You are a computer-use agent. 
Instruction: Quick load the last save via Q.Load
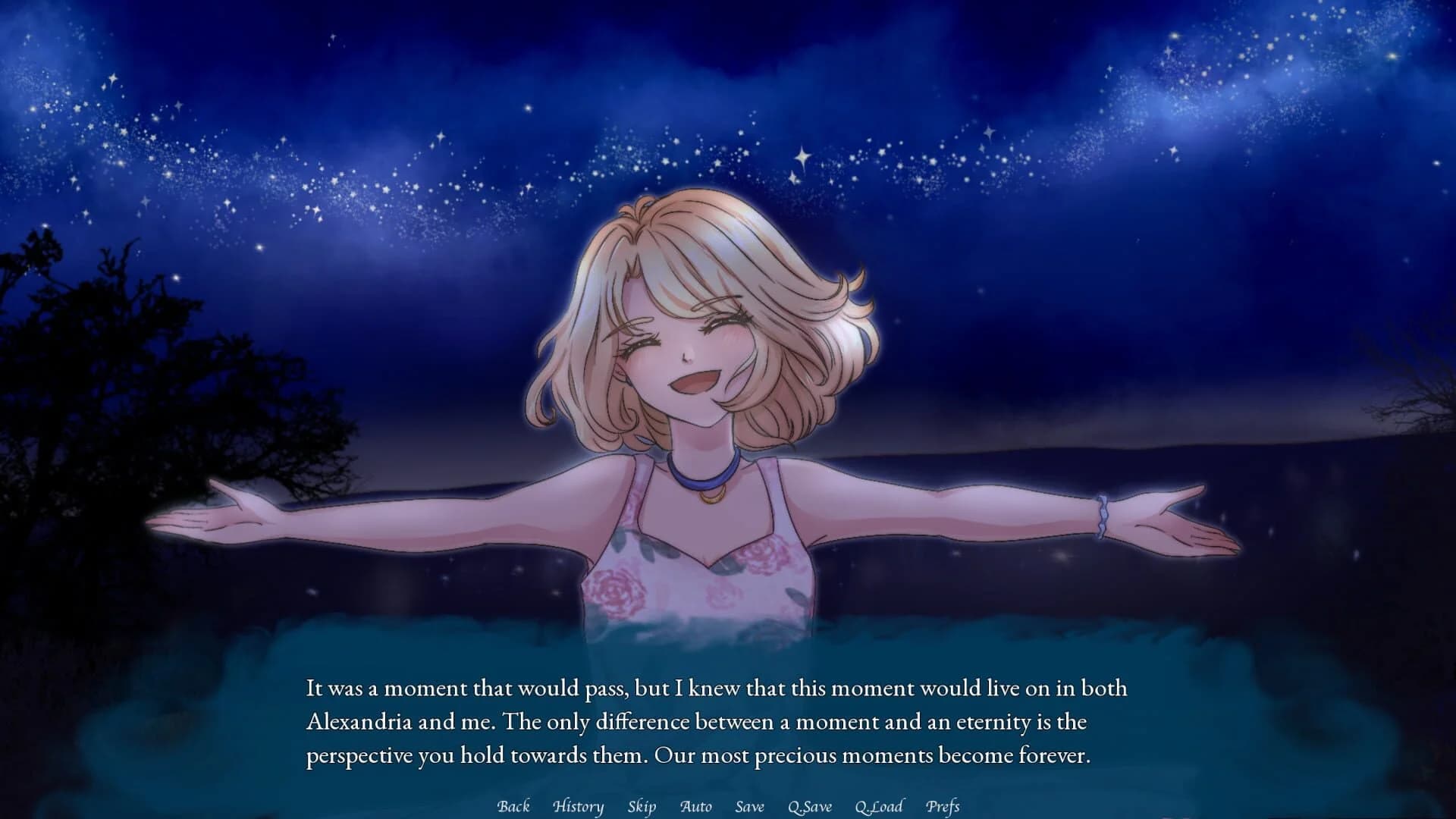879,807
